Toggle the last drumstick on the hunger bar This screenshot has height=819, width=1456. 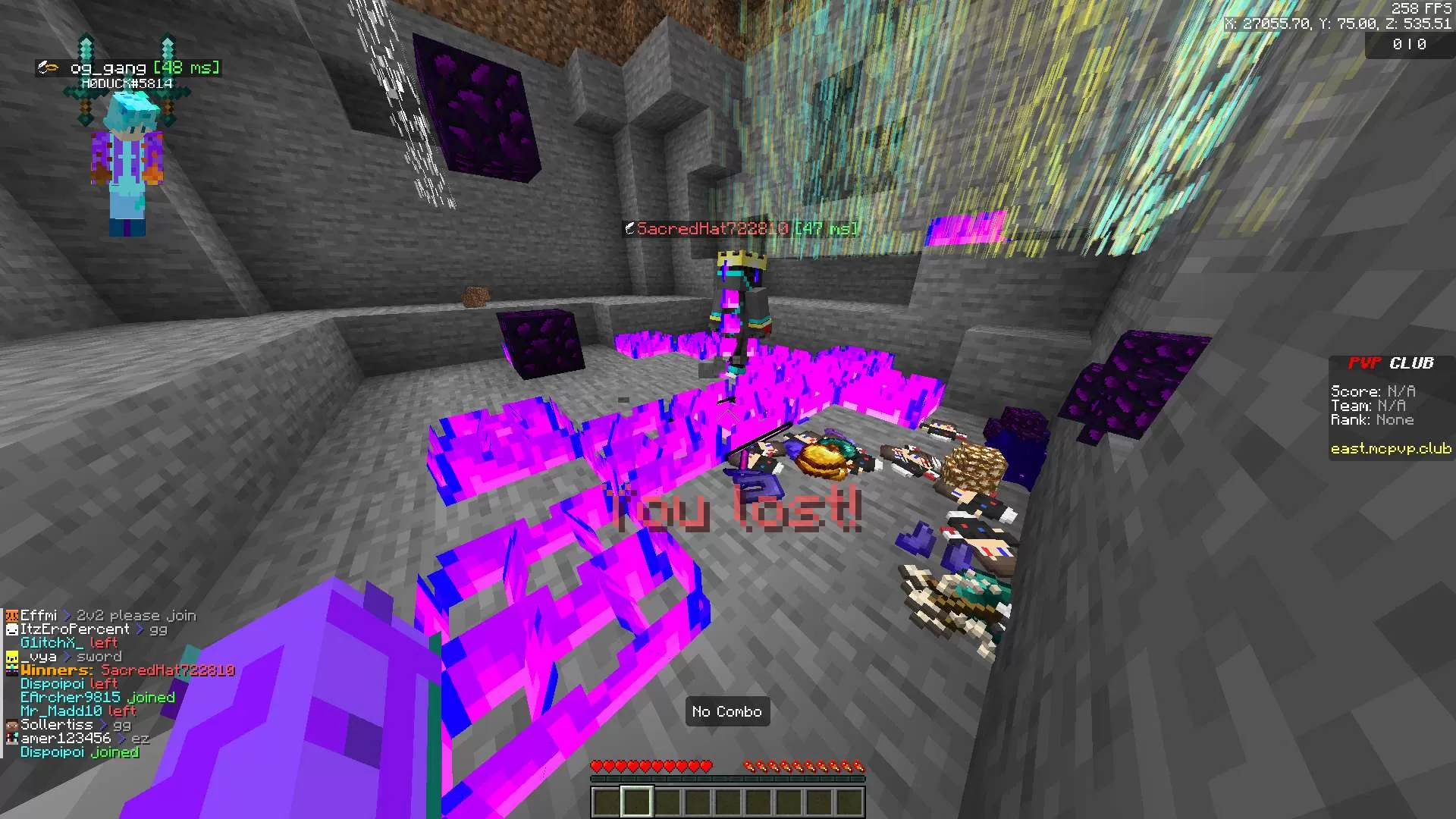coord(858,766)
